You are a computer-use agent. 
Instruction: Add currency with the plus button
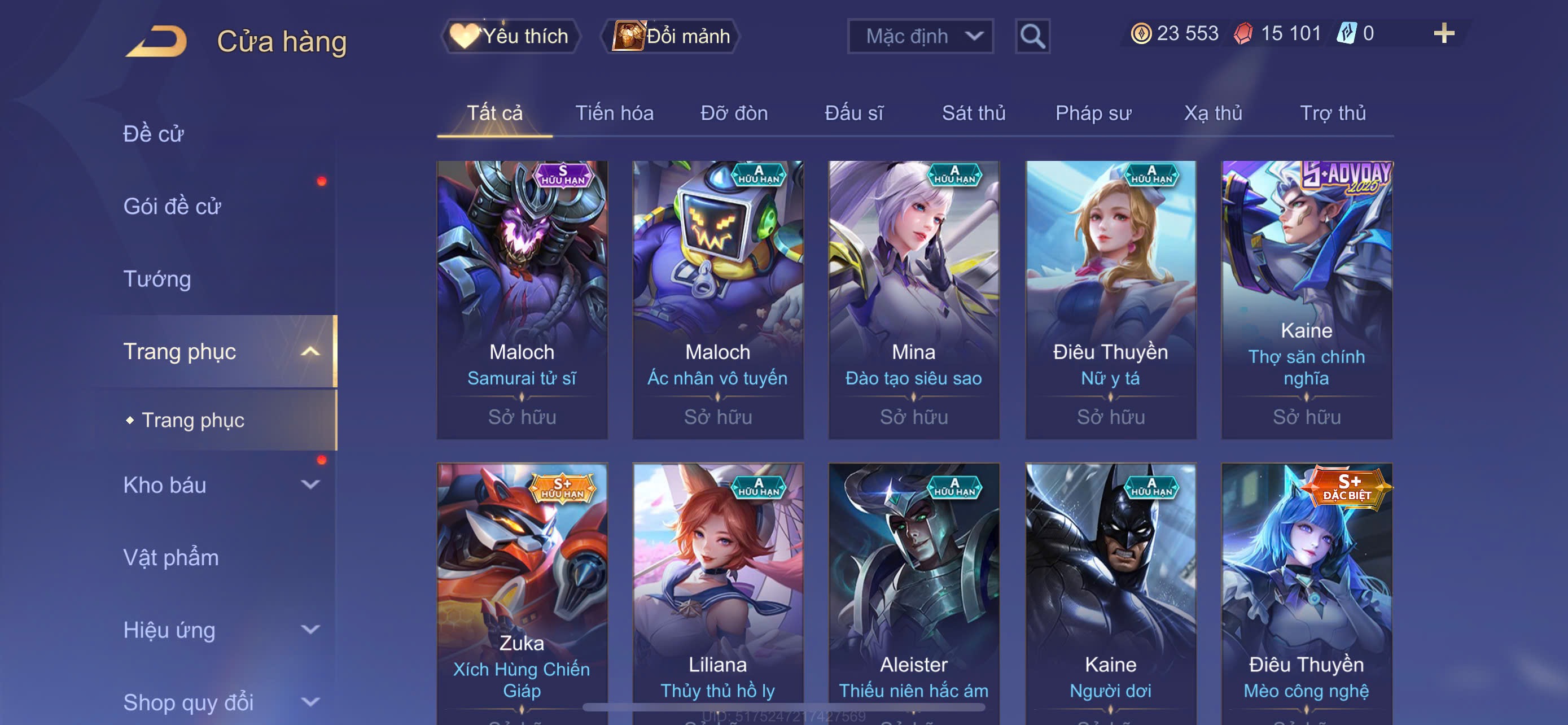click(x=1443, y=33)
